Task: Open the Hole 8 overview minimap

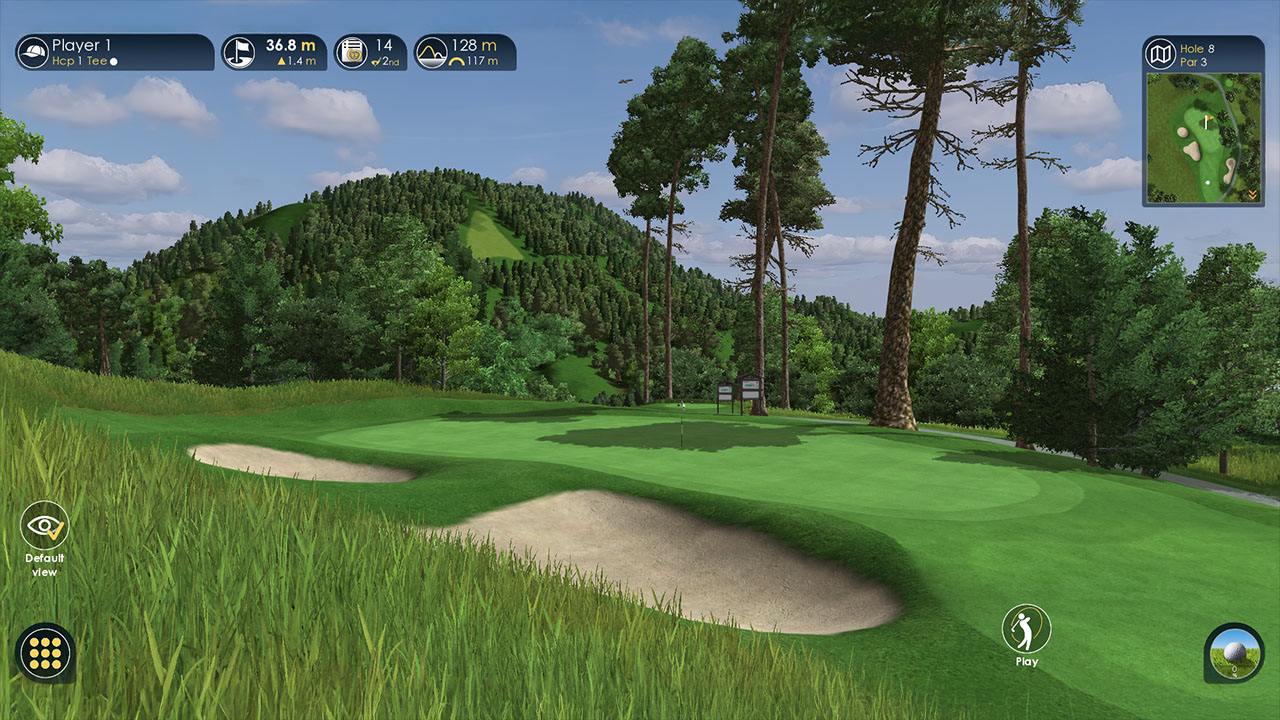Action: [1203, 136]
